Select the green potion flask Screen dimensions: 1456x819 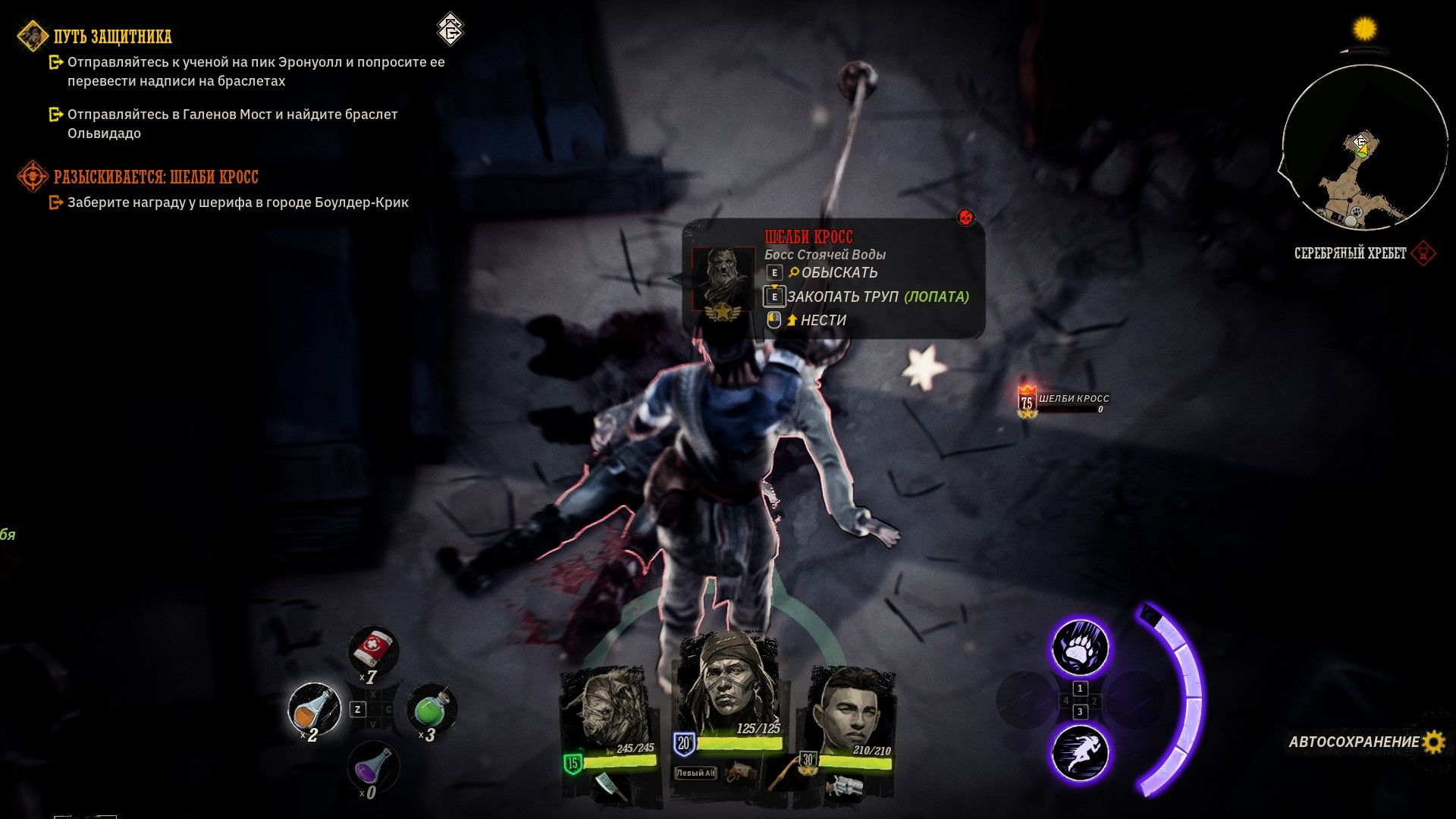point(431,709)
